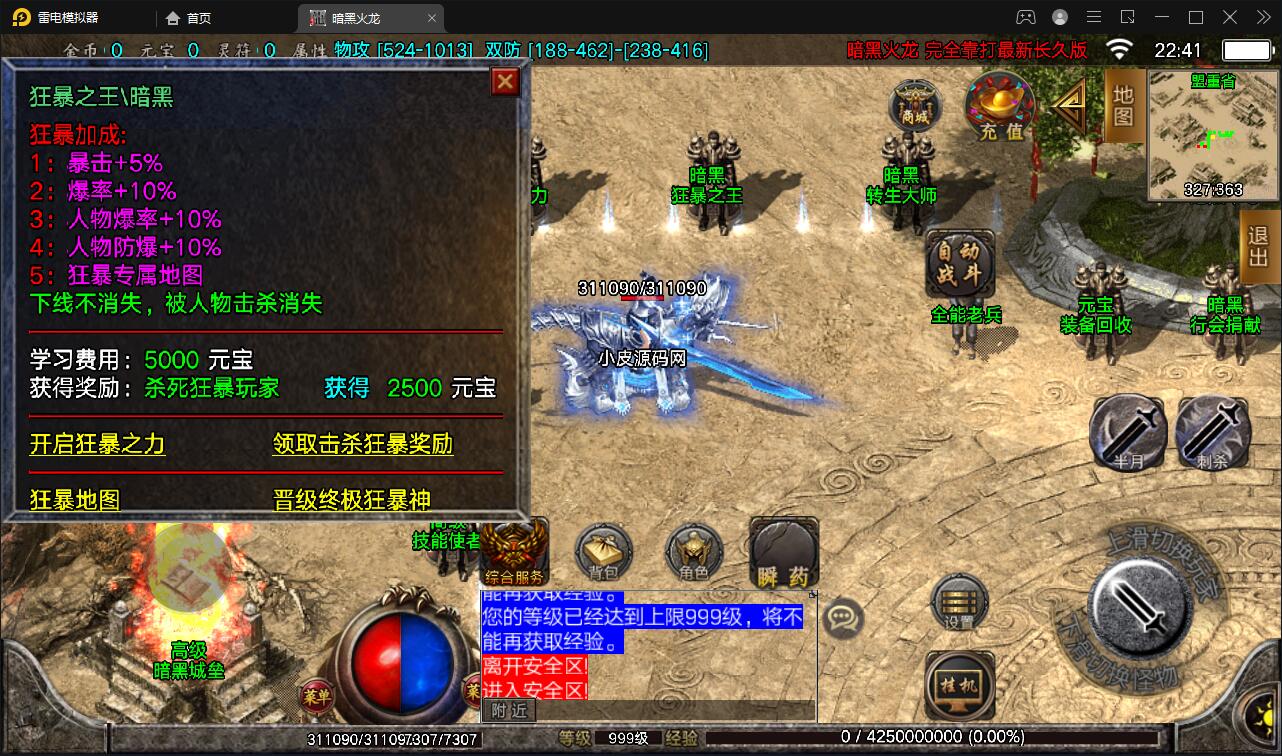The image size is (1282, 756).
Task: Click the 开启狂暴之力 link
Action: (96, 445)
